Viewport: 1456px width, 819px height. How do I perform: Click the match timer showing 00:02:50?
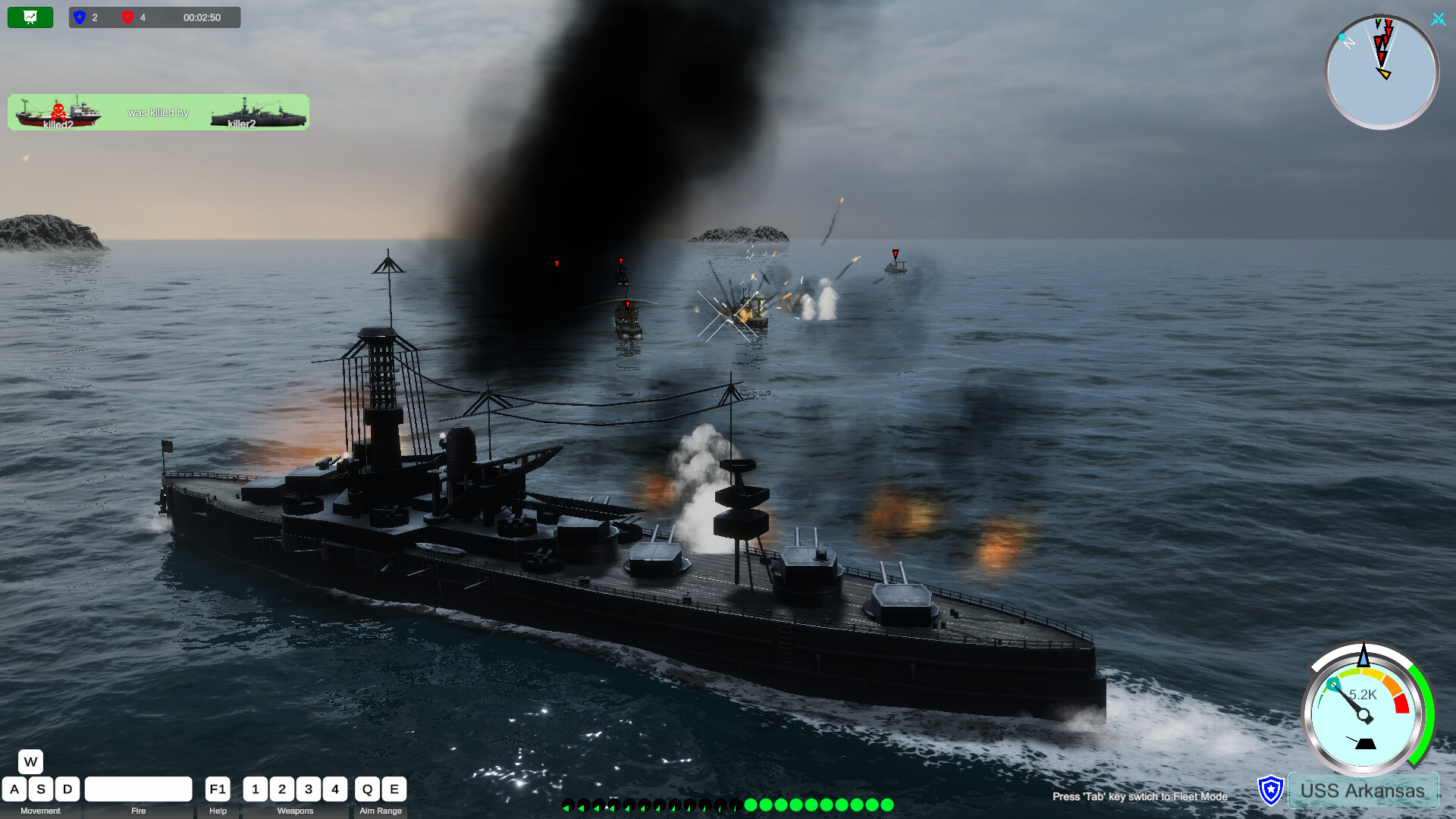click(202, 17)
